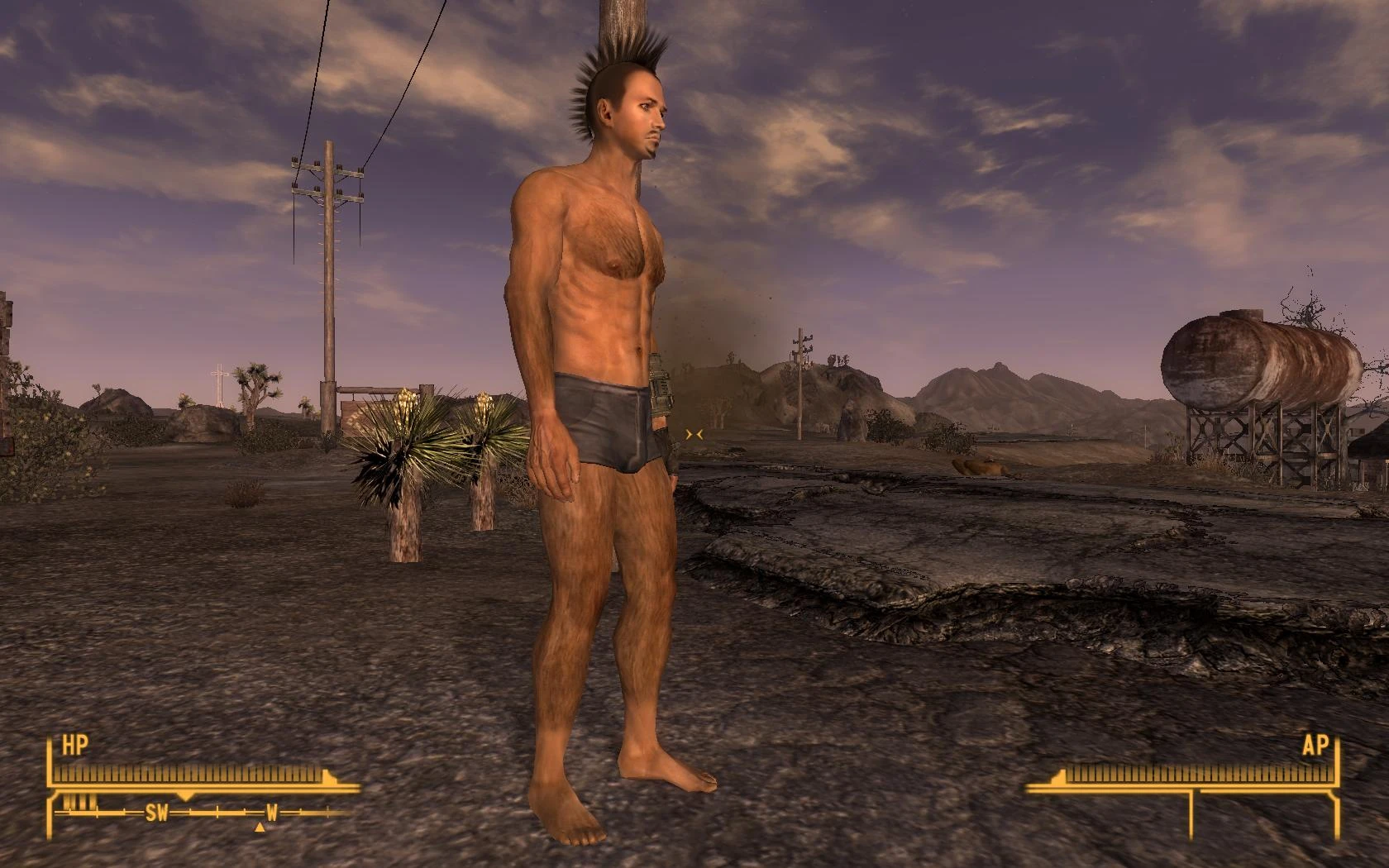
Task: Click the holstered pistol on the character's hip
Action: [x=663, y=383]
